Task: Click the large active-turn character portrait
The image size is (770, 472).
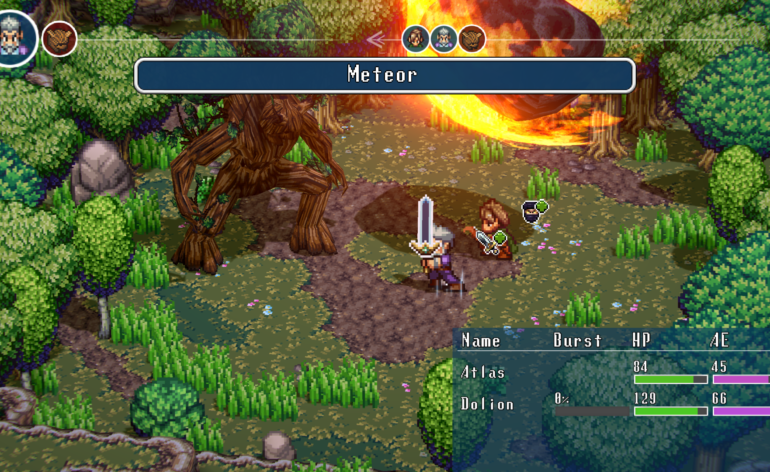Action: point(16,37)
